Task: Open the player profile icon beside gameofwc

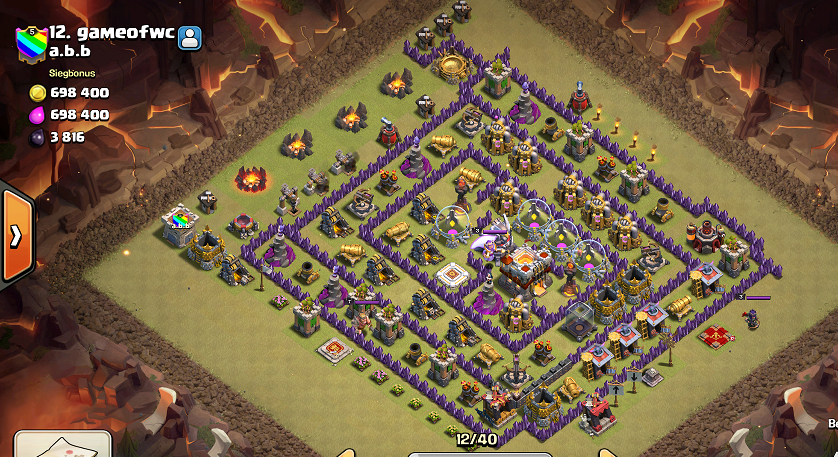Action: coord(190,37)
